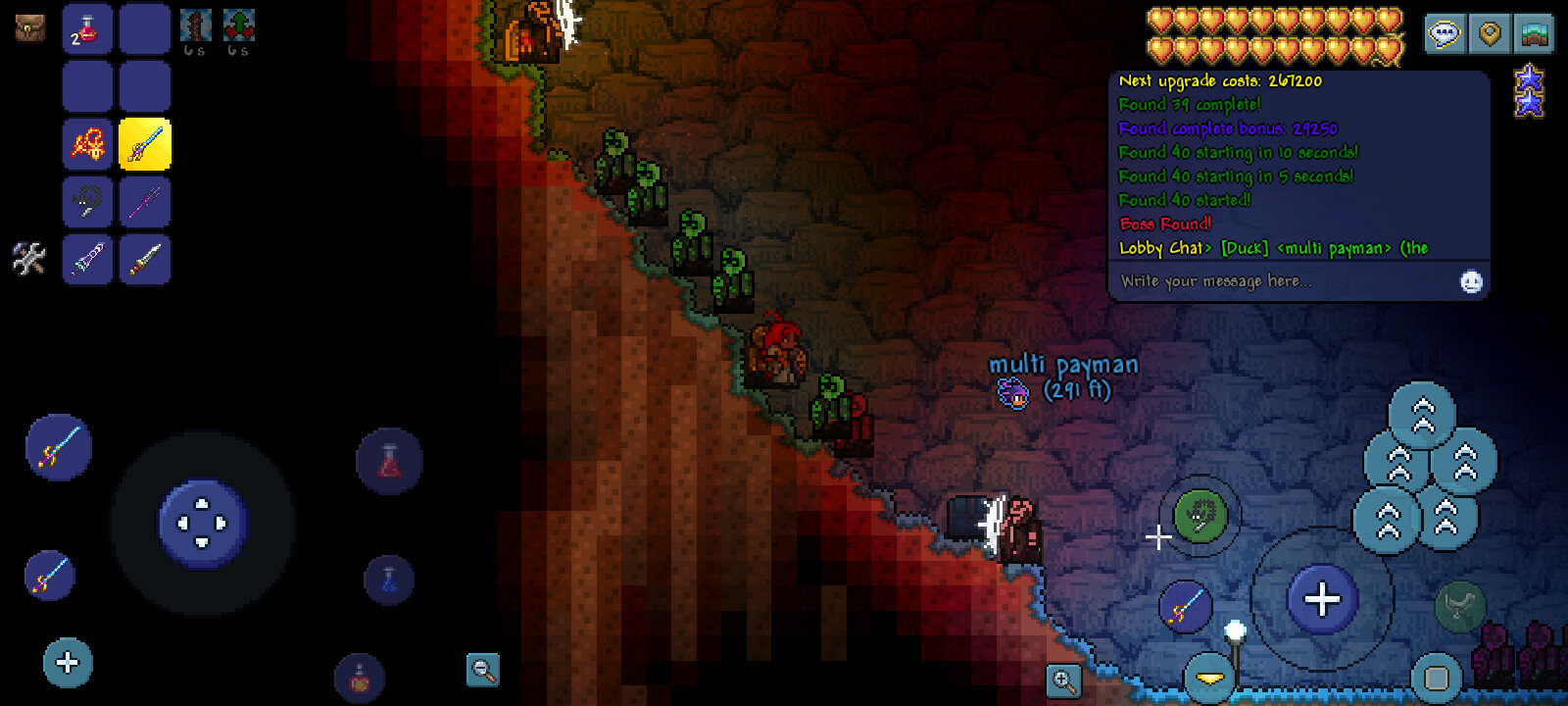This screenshot has height=706, width=1568.
Task: Zoom in with the plus magnifier
Action: coord(1063,680)
